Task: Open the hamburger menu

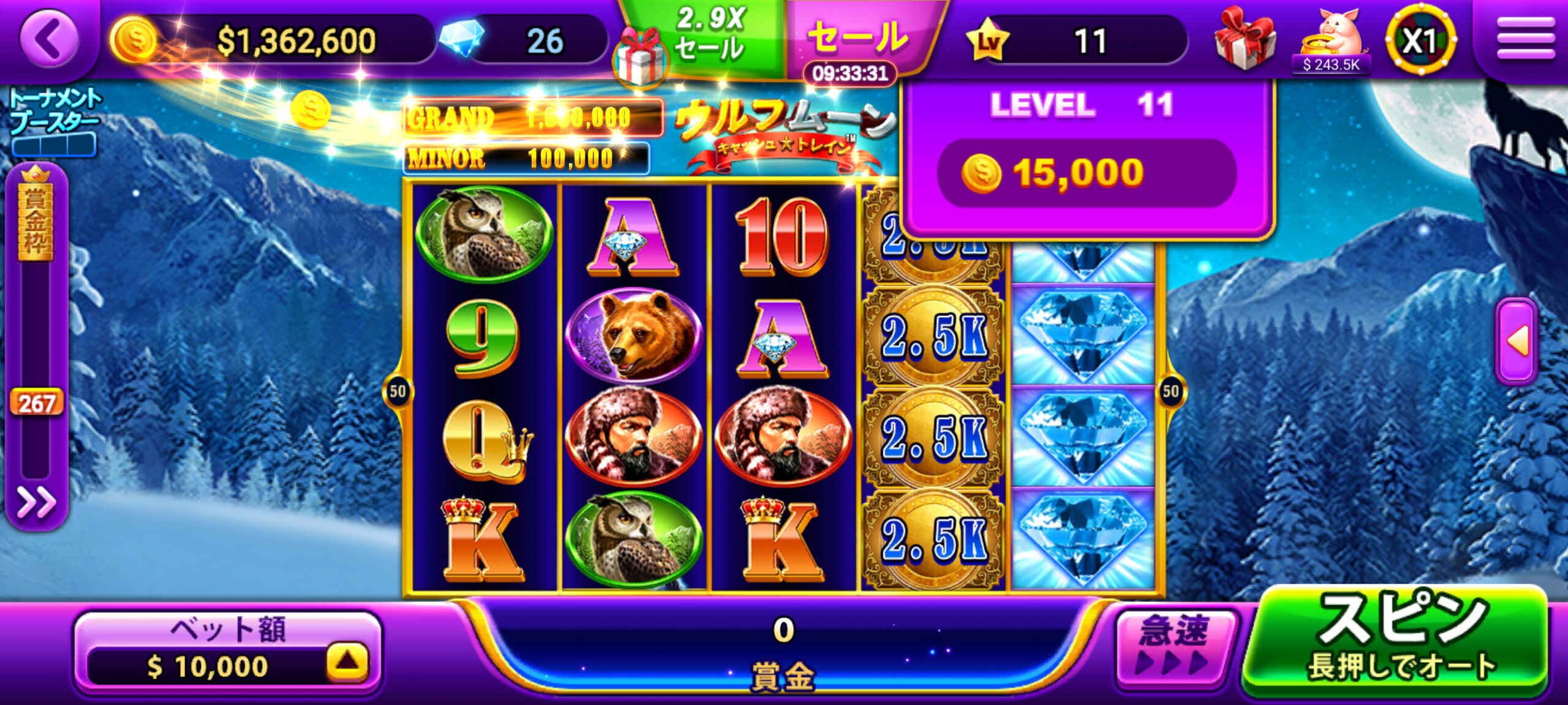Action: (x=1525, y=38)
